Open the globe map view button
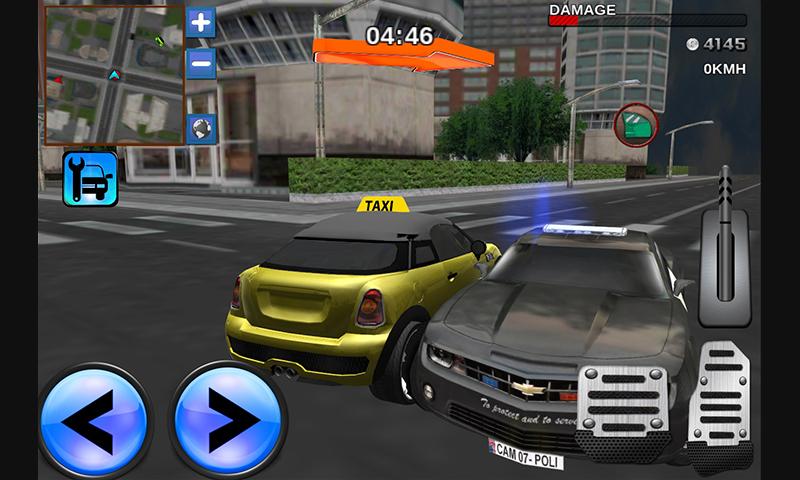 pyautogui.click(x=201, y=129)
